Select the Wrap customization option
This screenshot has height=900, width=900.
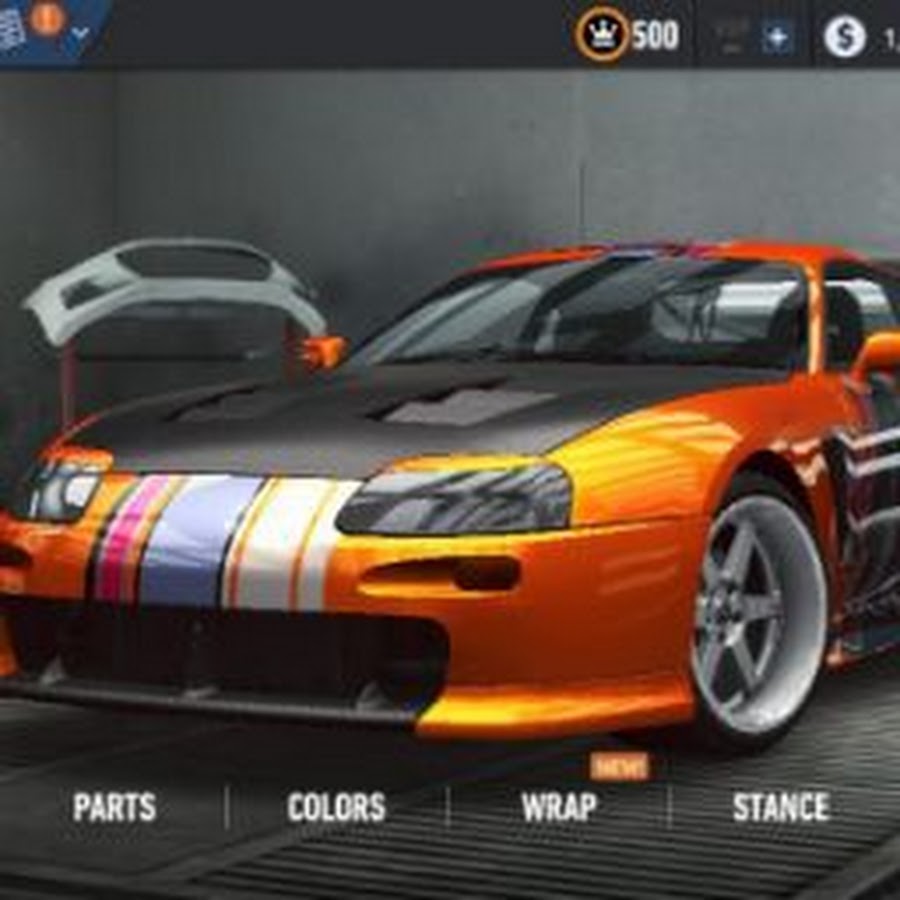click(558, 807)
